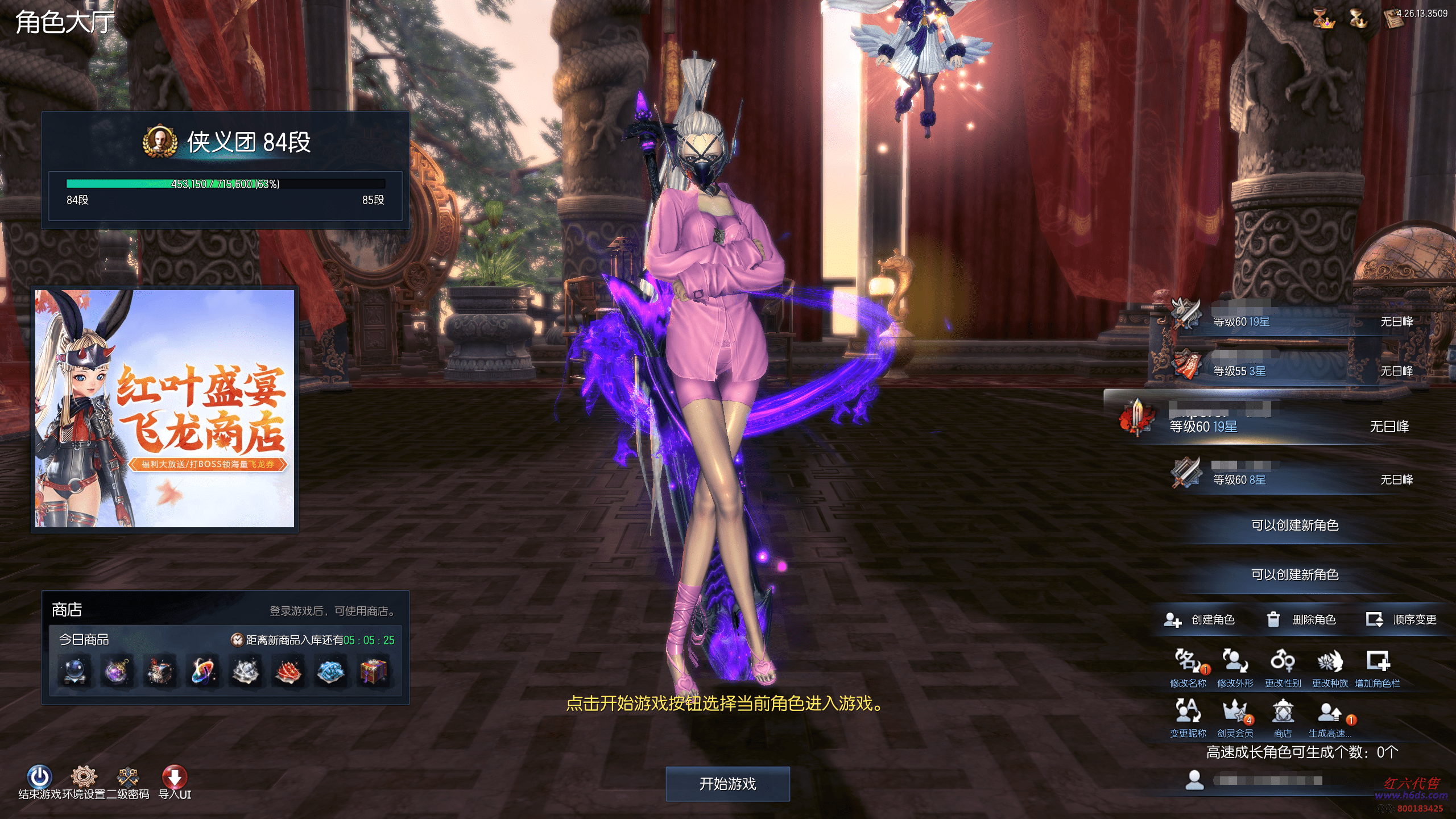Click 创建角色 to create a character
Screen dimensions: 1456x819
coord(1200,619)
